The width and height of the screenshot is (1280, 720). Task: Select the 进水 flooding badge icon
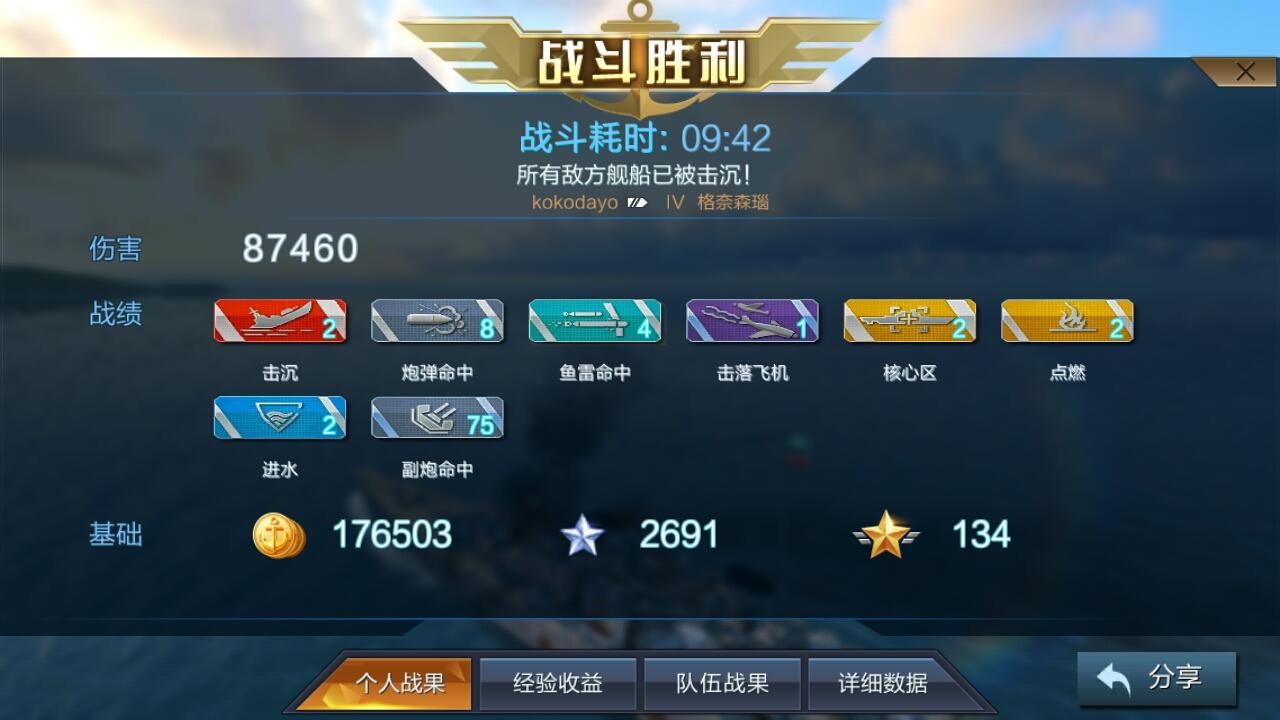click(x=281, y=417)
